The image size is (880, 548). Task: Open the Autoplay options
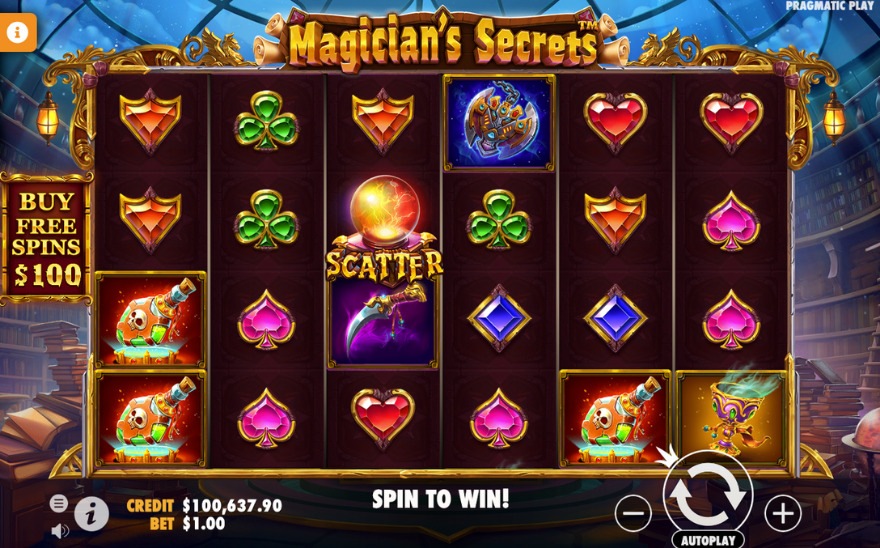707,540
